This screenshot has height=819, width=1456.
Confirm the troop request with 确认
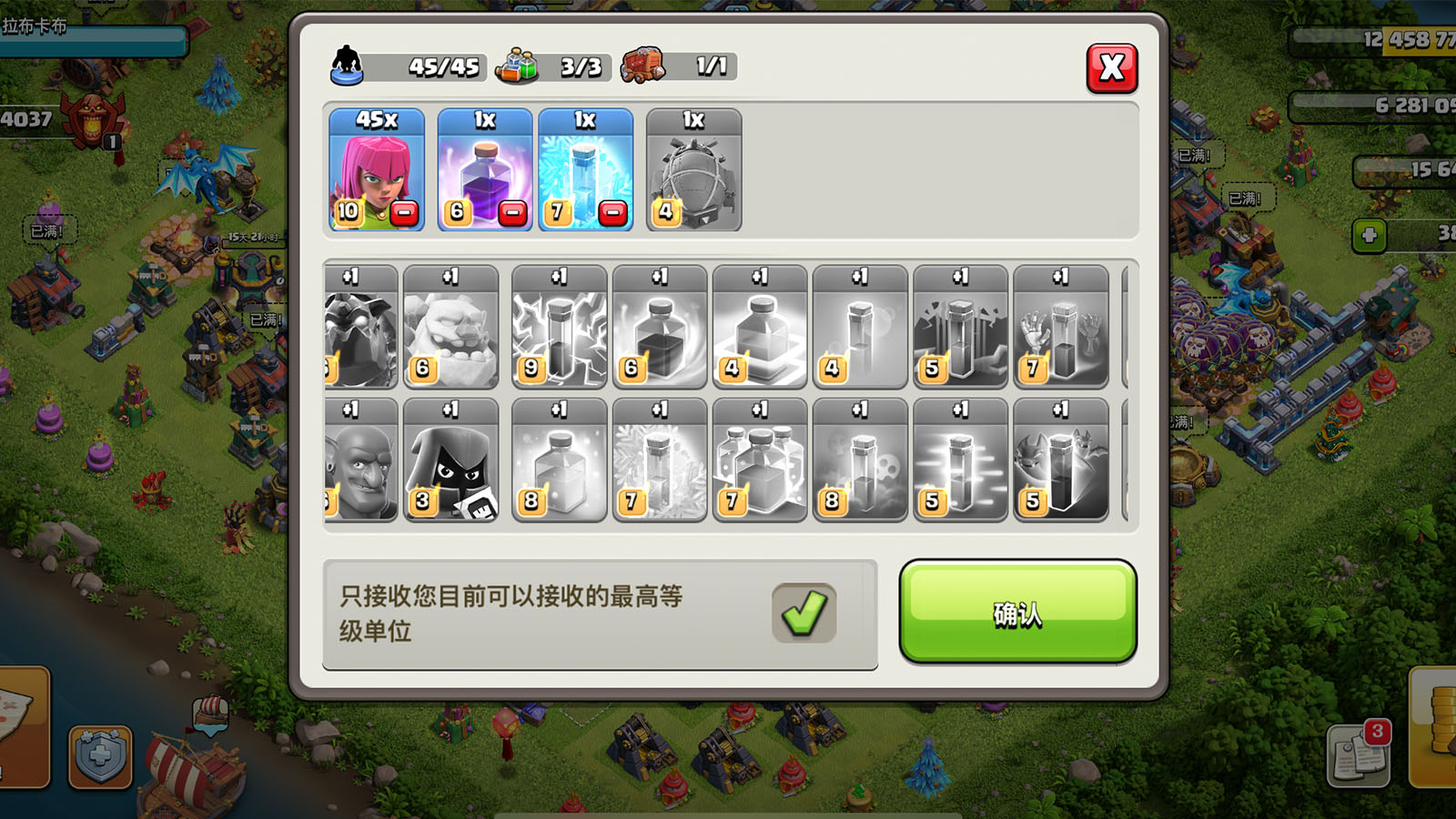(x=1017, y=612)
